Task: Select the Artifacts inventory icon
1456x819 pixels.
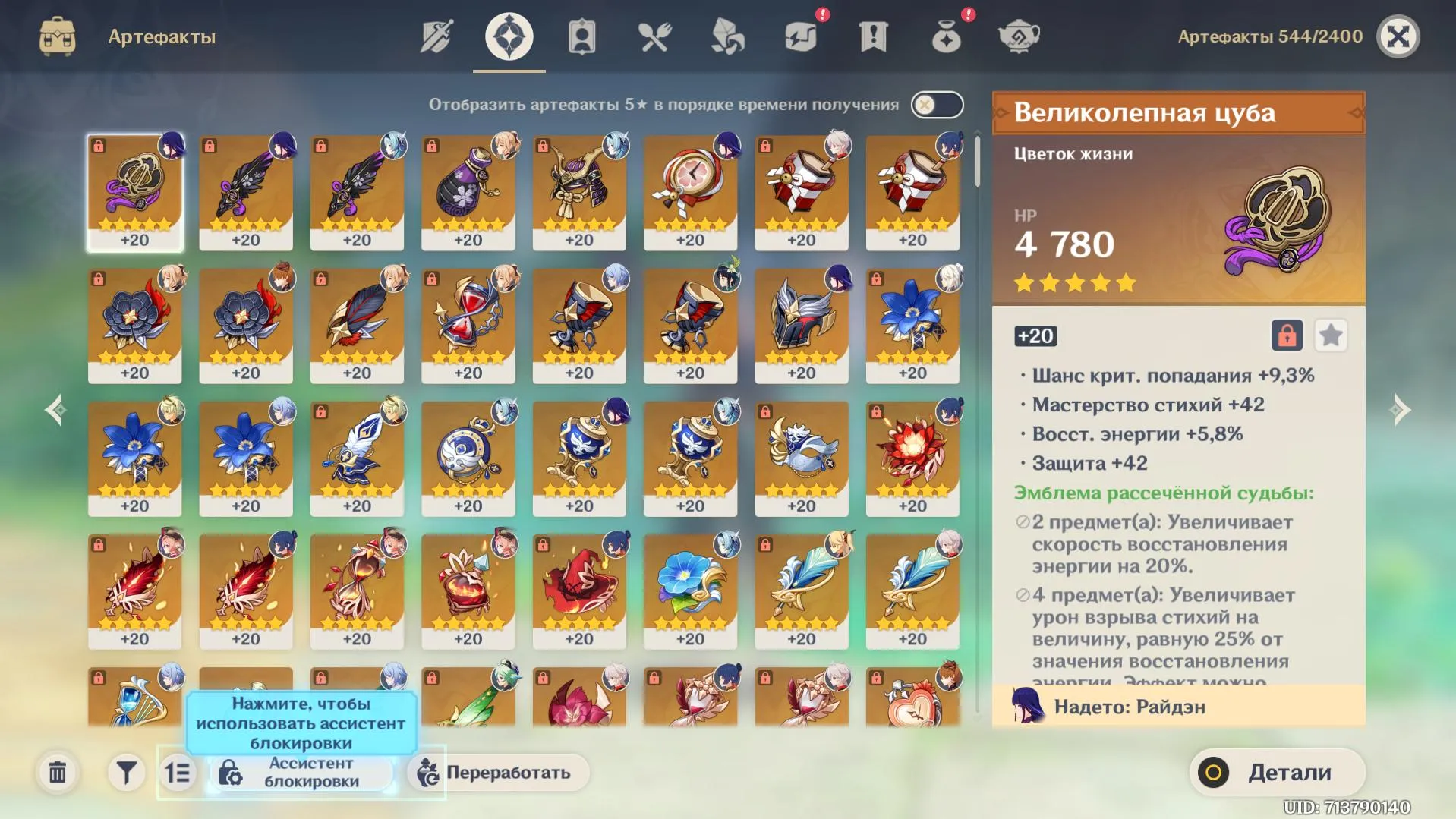Action: [x=509, y=35]
